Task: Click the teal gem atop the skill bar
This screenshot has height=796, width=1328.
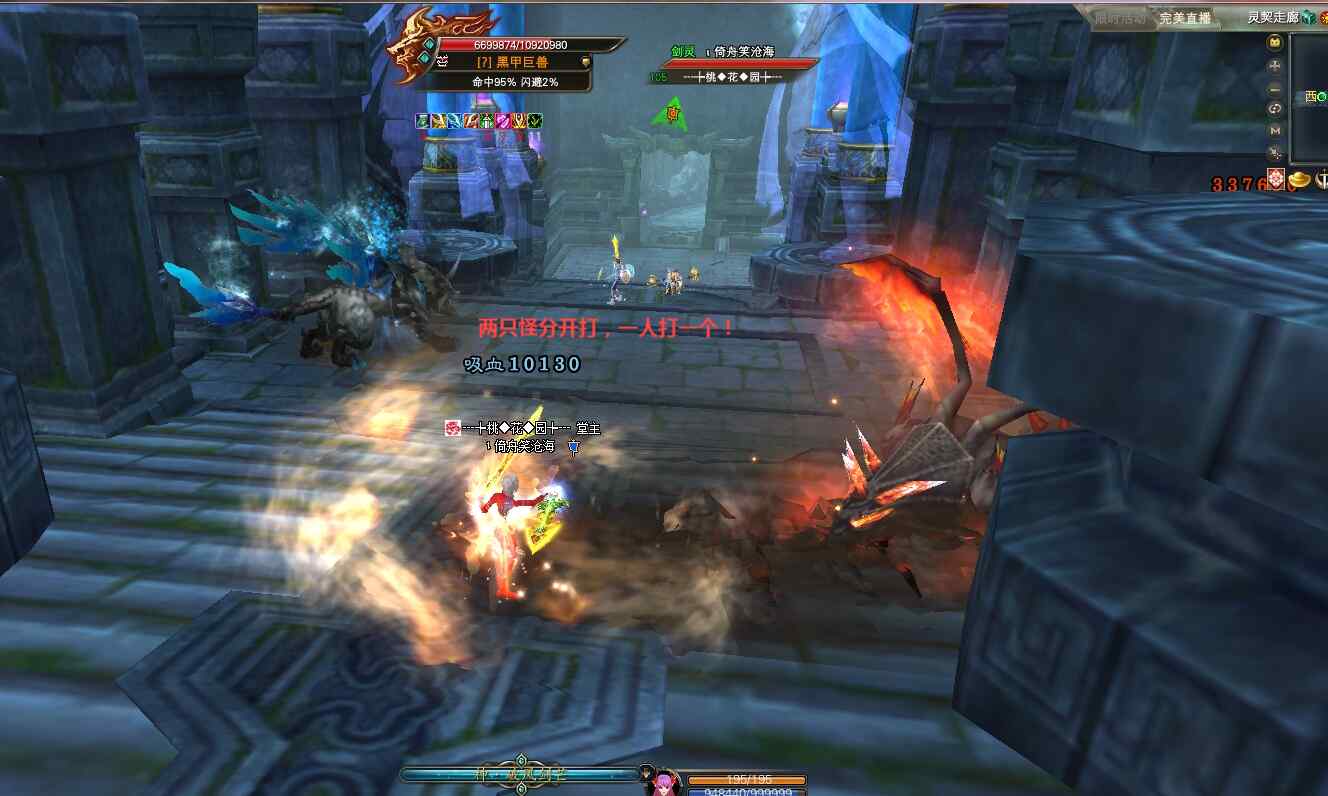Action: pos(519,761)
